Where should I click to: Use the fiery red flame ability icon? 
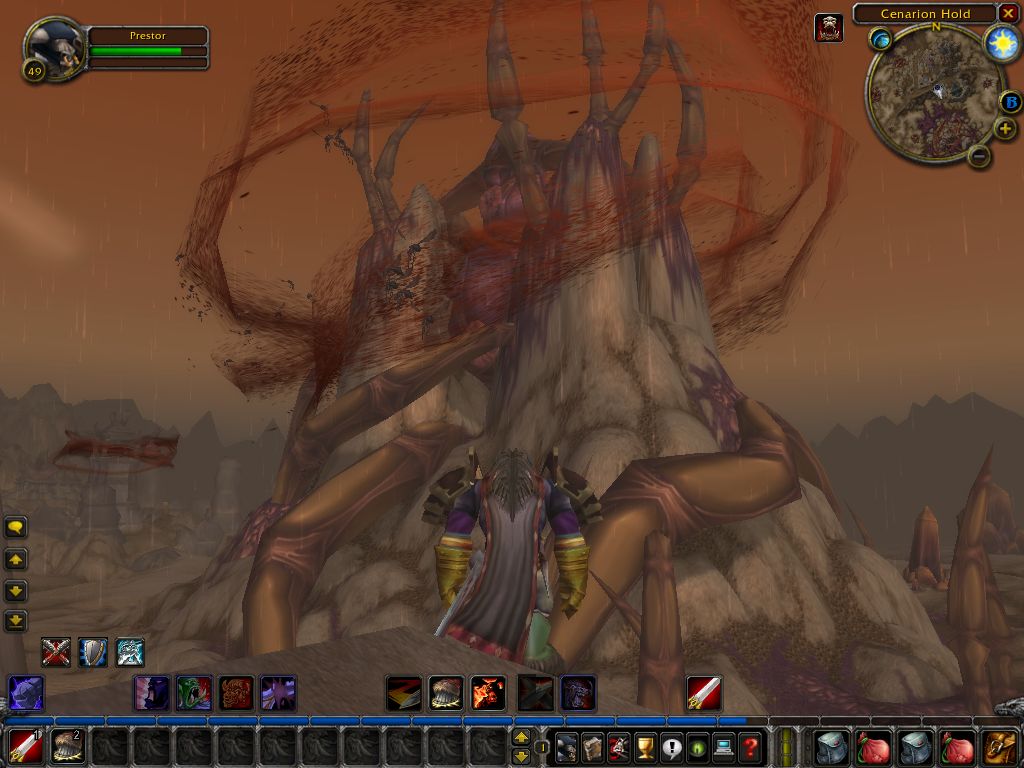[488, 692]
